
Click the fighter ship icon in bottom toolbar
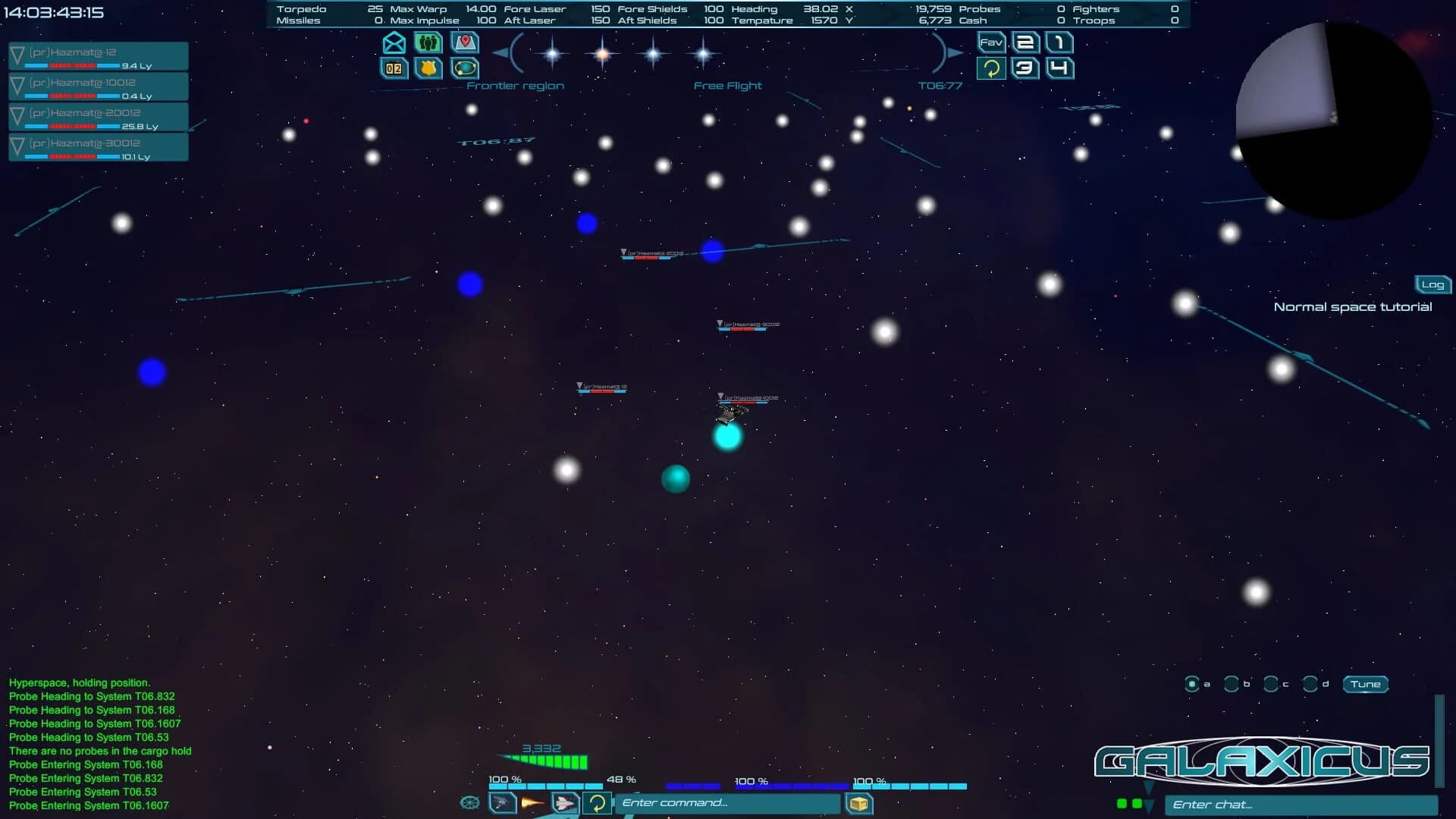click(565, 802)
